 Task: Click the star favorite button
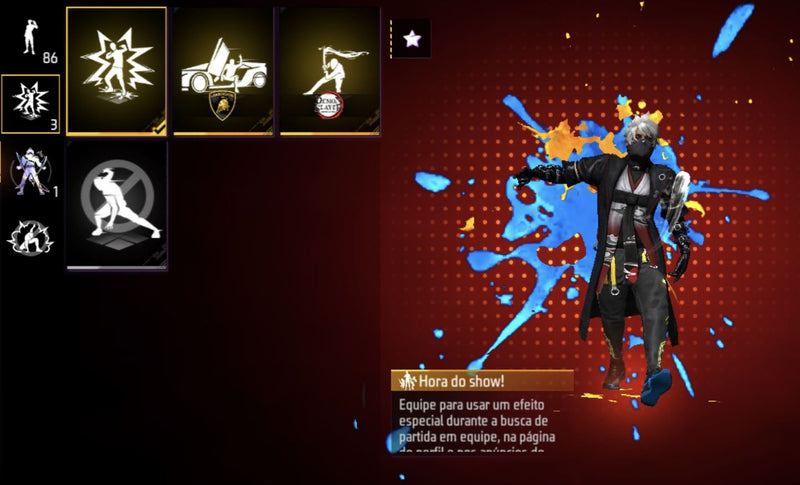(410, 39)
